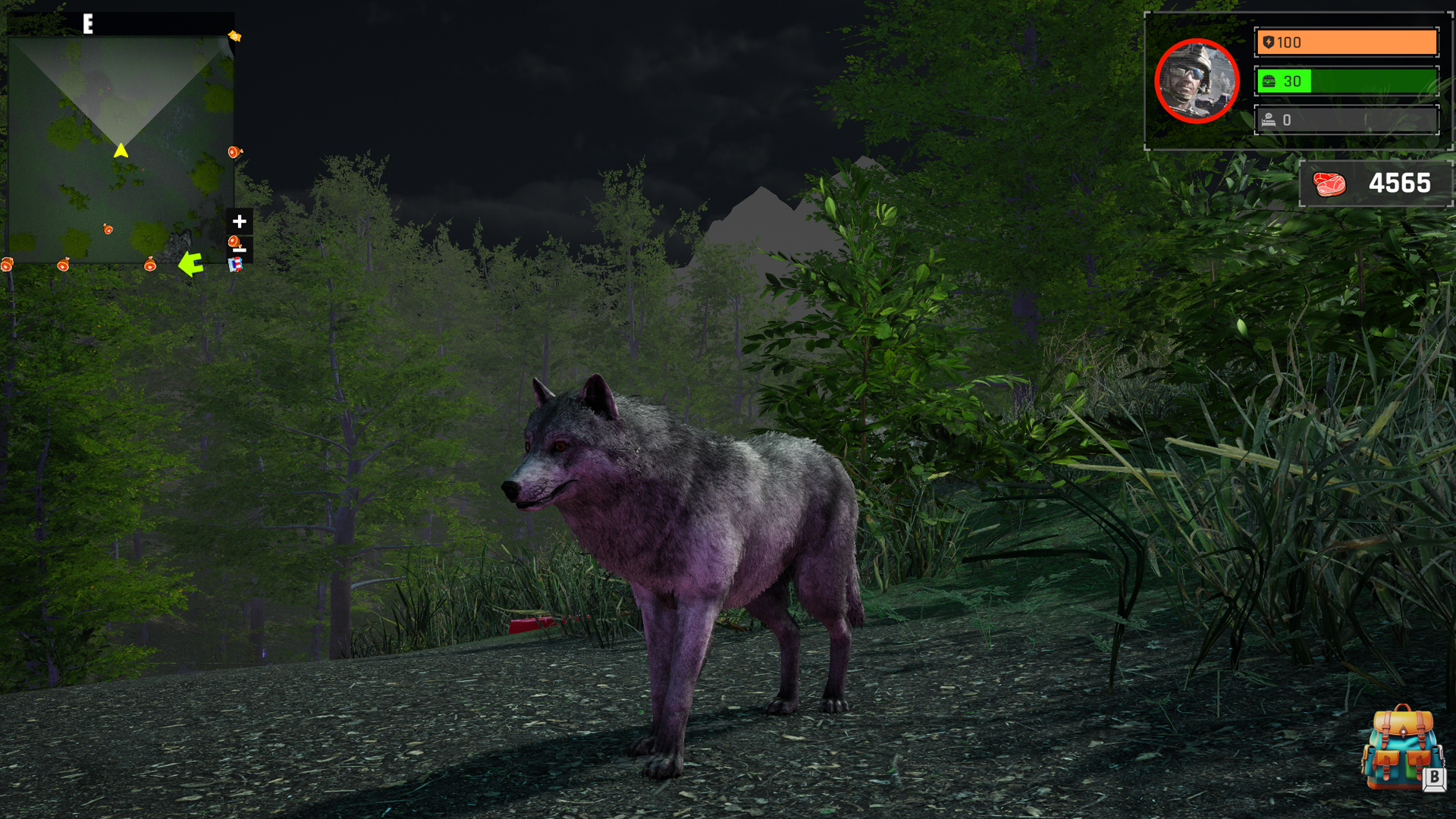Click the leftmost meat marker below the minimap

7,264
